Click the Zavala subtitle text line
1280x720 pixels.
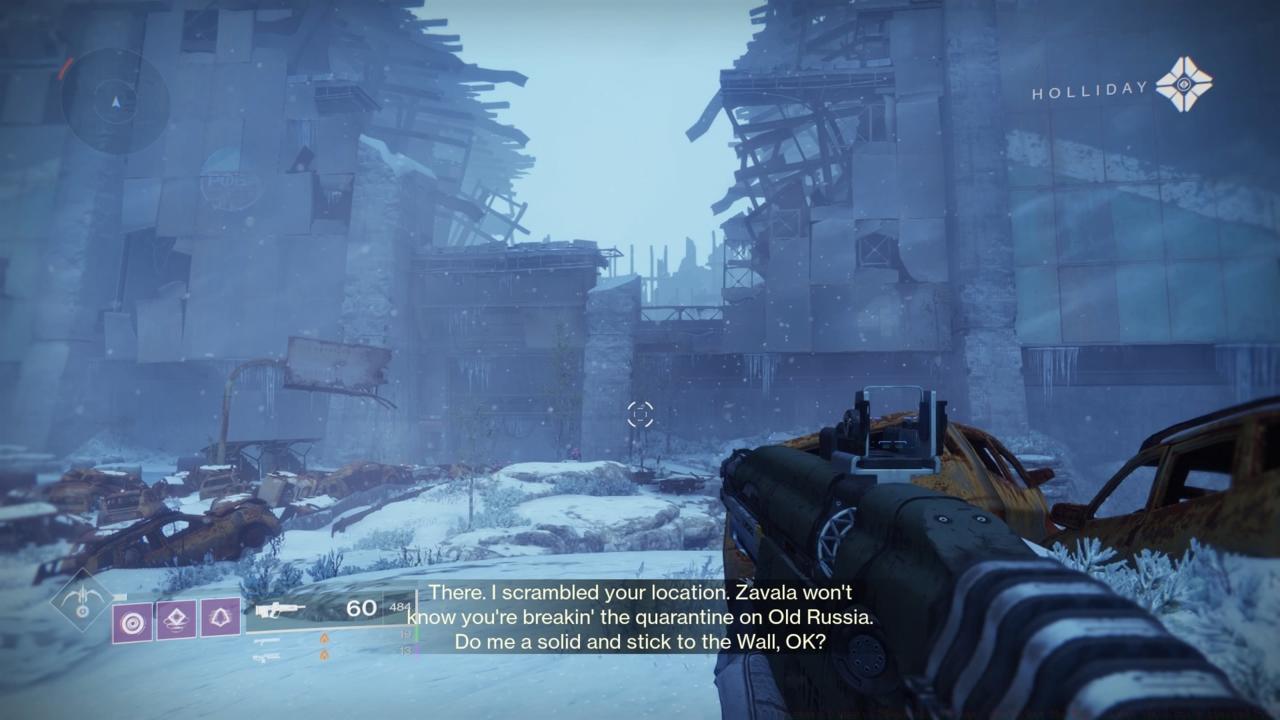(x=640, y=593)
